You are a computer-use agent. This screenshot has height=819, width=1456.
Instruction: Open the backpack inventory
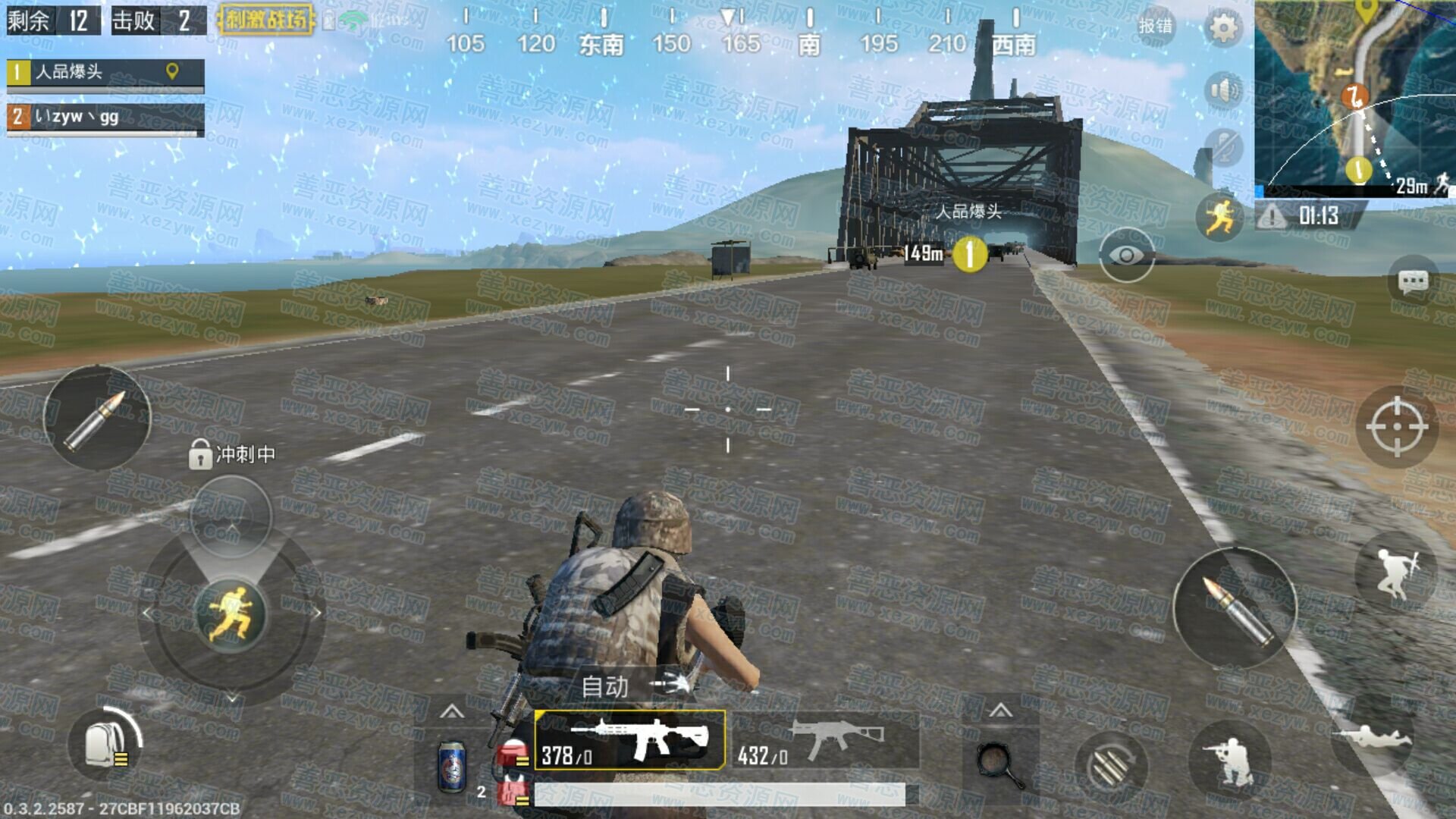[x=105, y=744]
